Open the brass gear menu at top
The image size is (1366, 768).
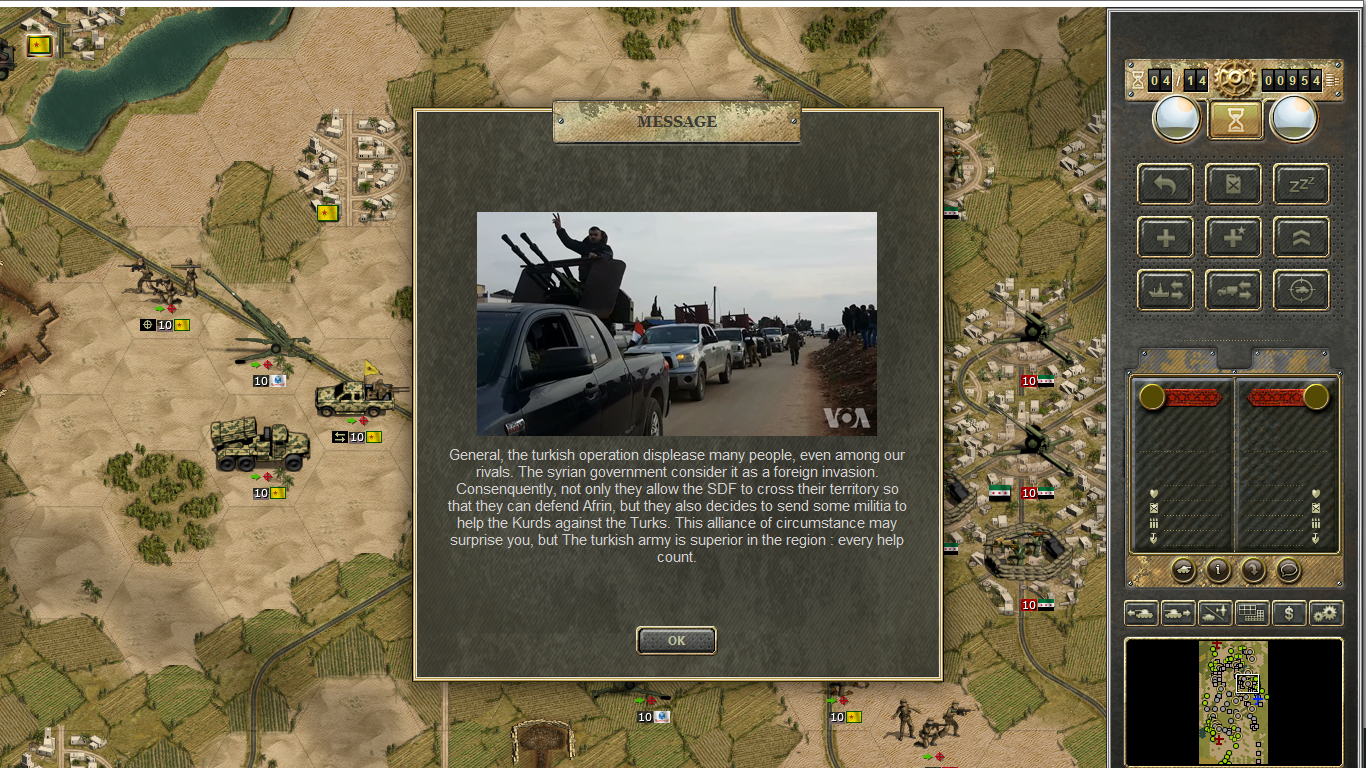[1235, 78]
